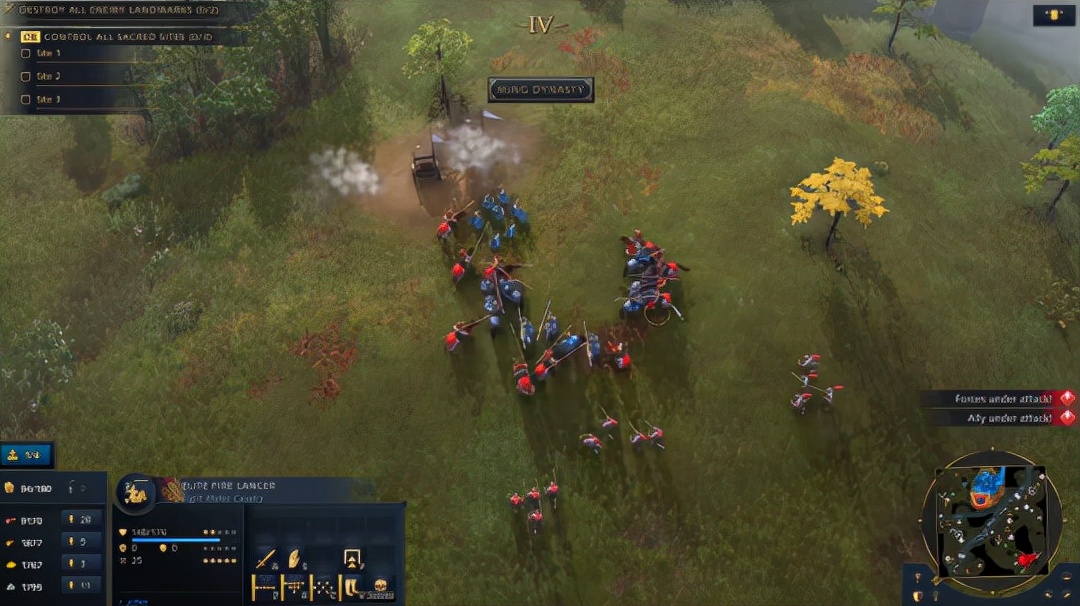Click the Elite Fire Lancer unit portrait
1080x606 pixels.
135,492
